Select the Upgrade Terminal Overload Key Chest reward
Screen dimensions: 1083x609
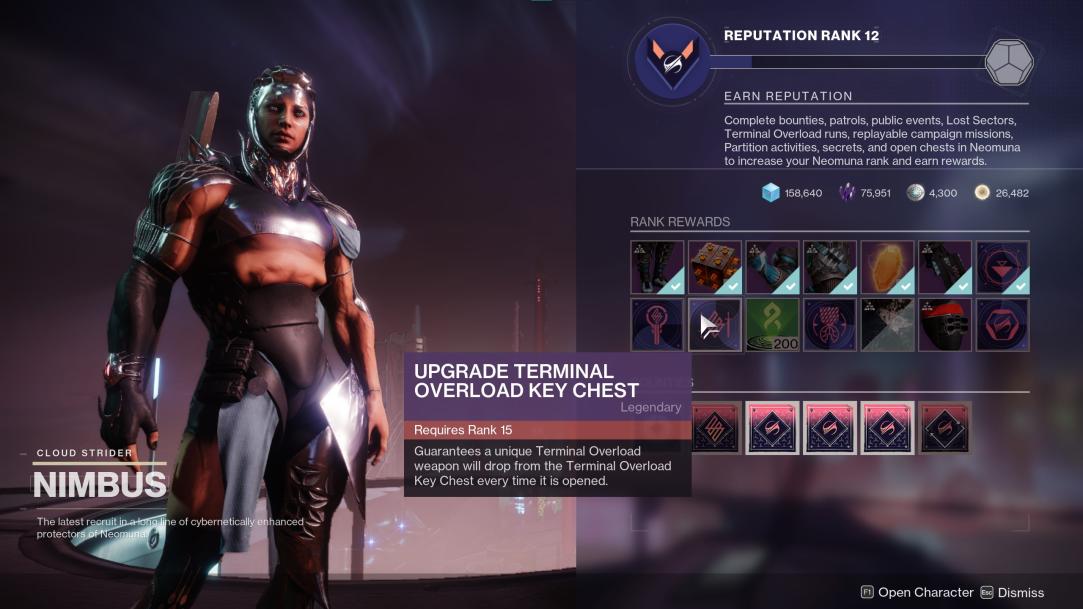click(715, 325)
